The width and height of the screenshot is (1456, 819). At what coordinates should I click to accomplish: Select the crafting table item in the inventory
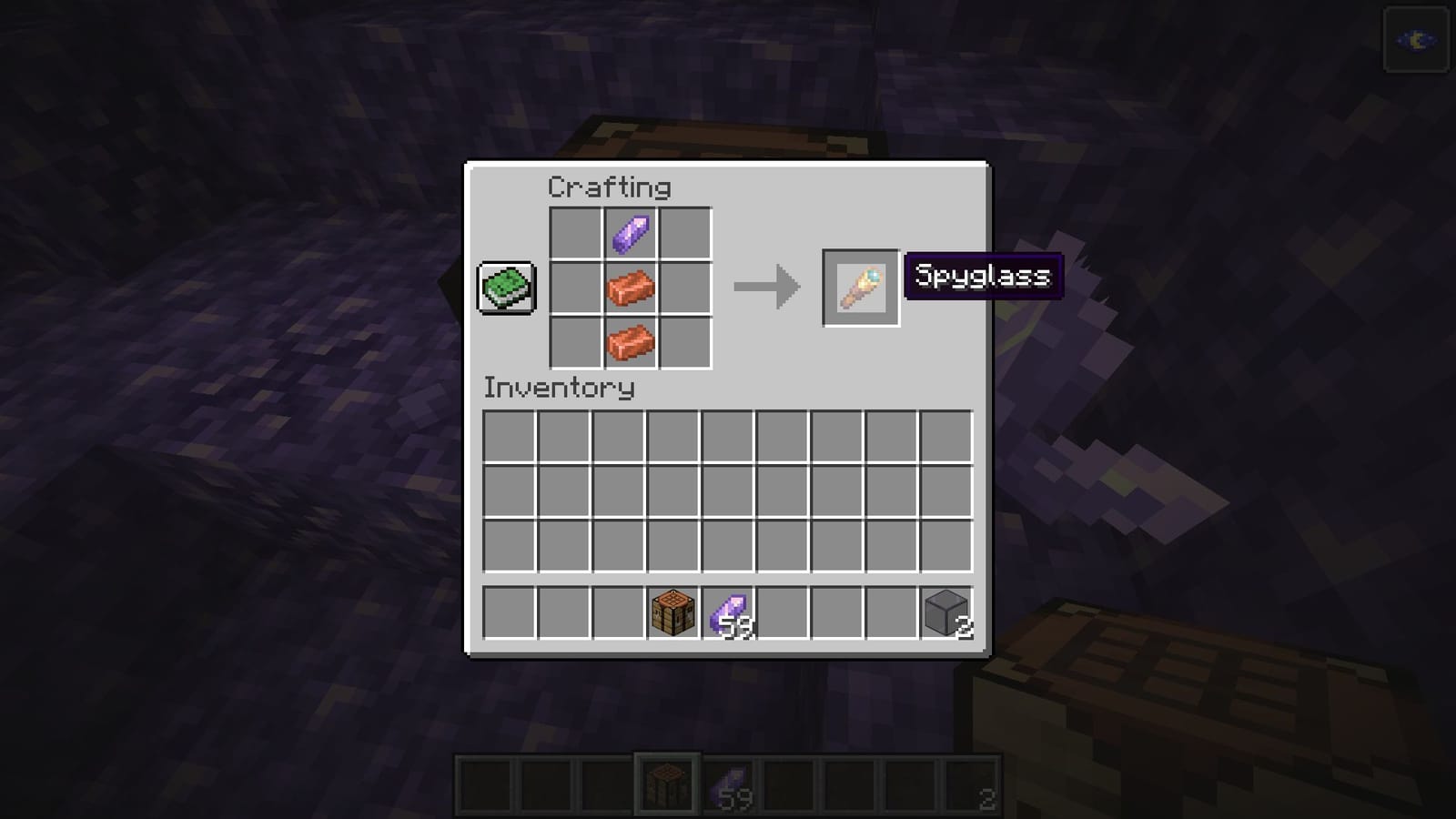[x=671, y=613]
